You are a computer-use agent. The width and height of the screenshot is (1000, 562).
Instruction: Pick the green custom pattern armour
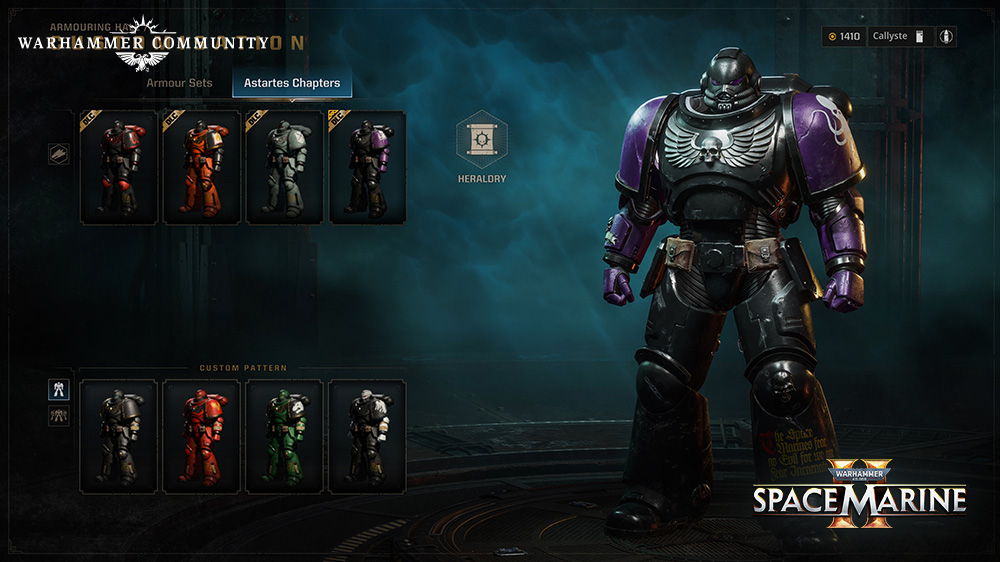pyautogui.click(x=285, y=436)
